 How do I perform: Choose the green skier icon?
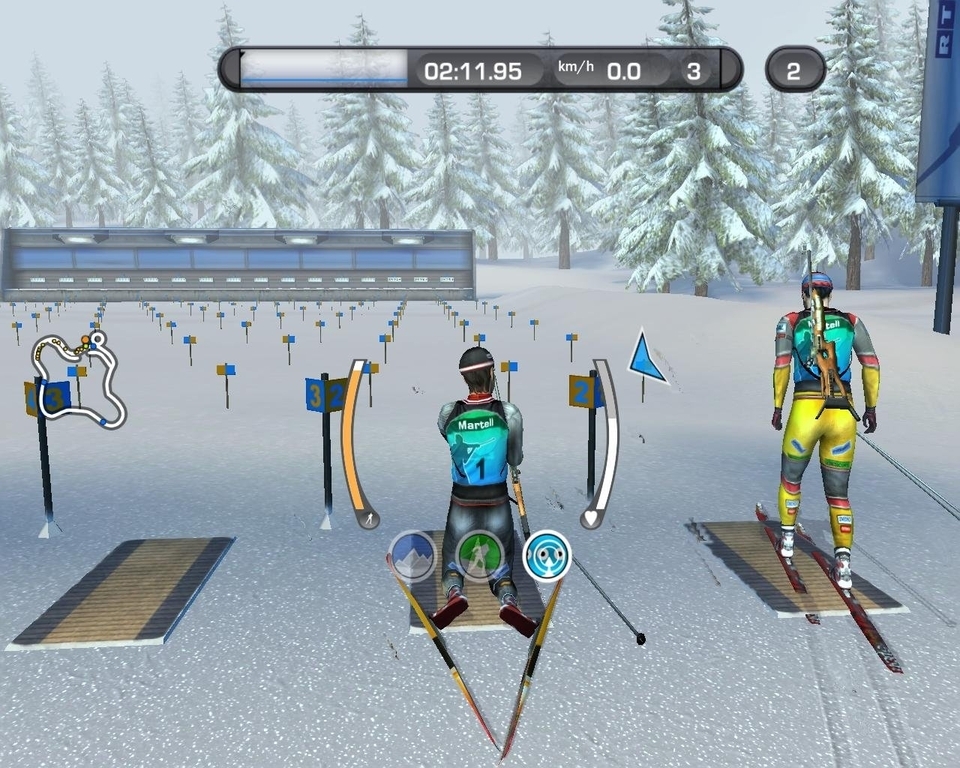click(479, 555)
